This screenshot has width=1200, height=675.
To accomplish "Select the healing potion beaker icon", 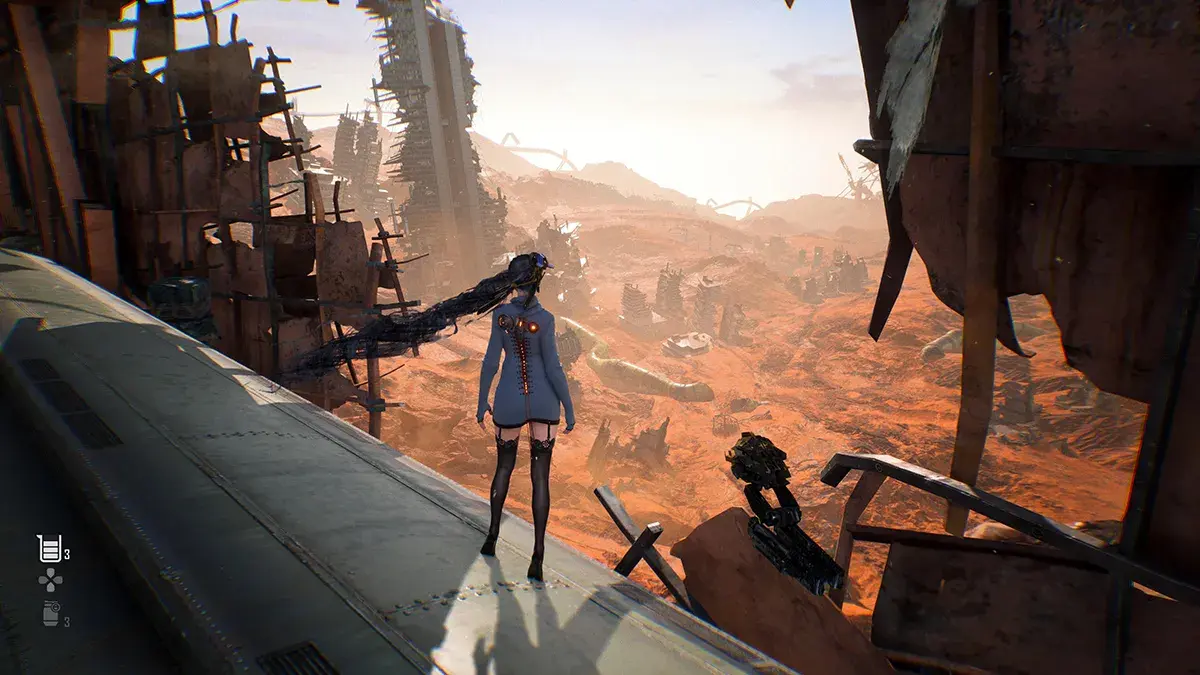I will 49,547.
